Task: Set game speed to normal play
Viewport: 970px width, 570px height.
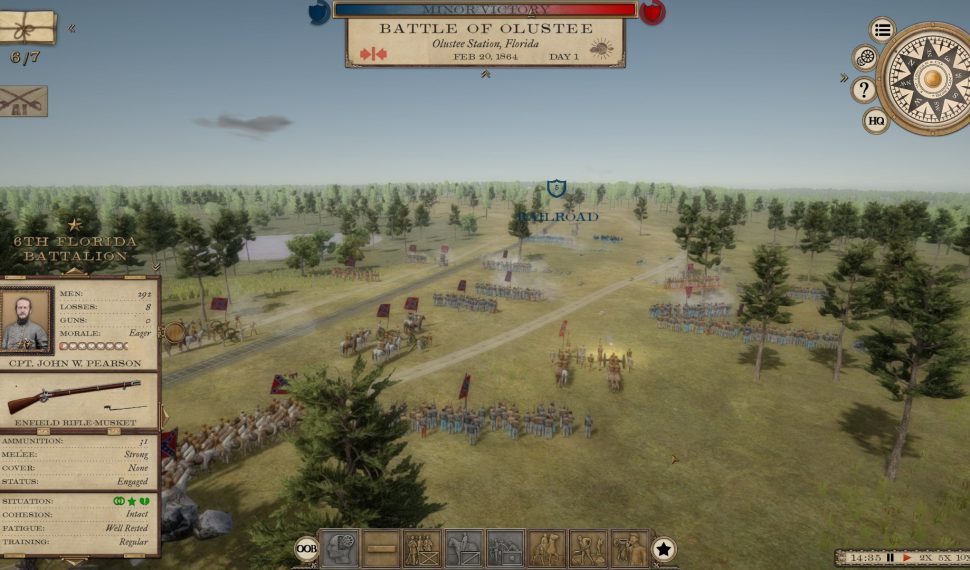Action: pos(907,557)
